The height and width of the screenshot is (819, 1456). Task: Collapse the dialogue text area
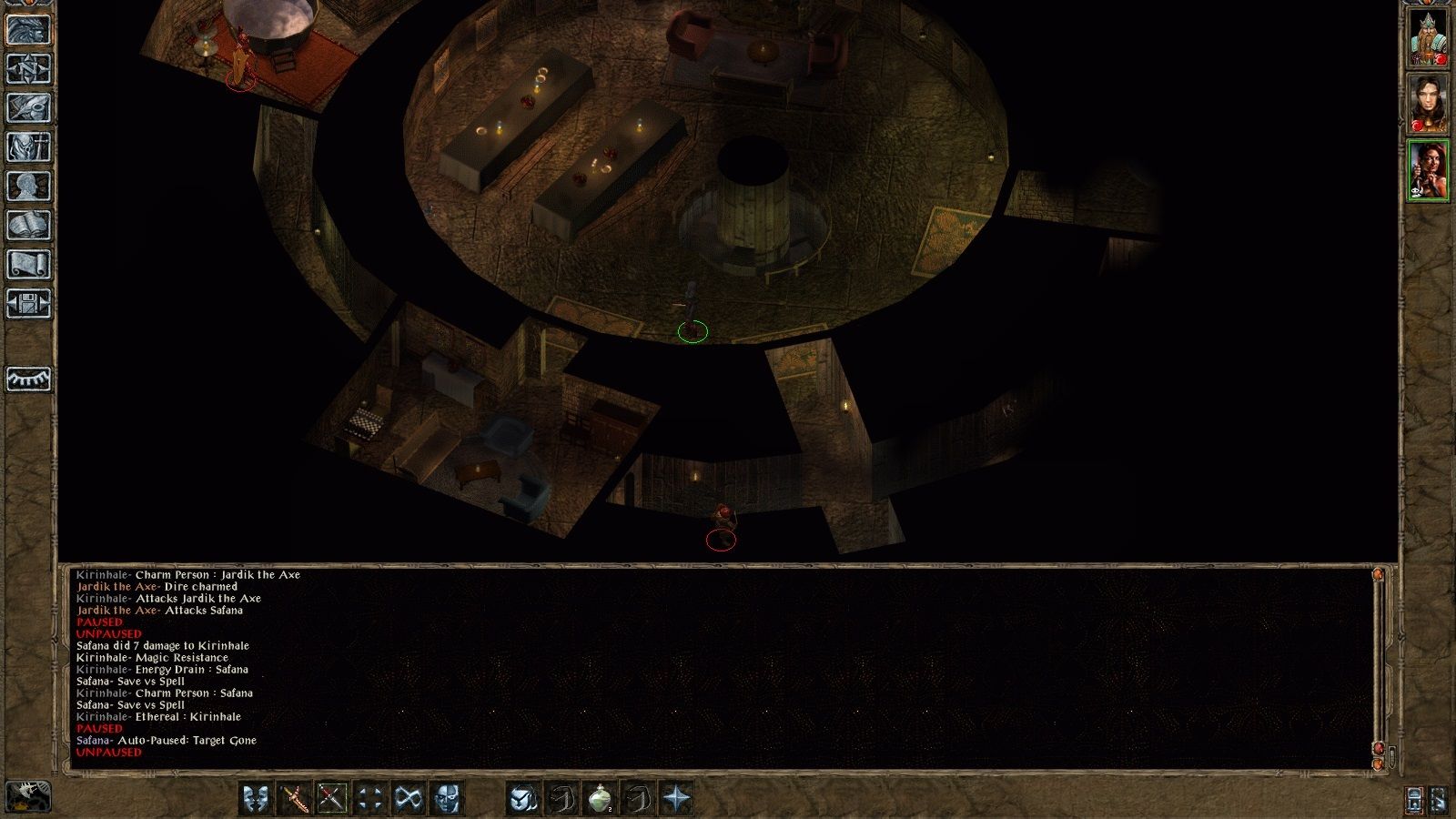tap(1378, 763)
